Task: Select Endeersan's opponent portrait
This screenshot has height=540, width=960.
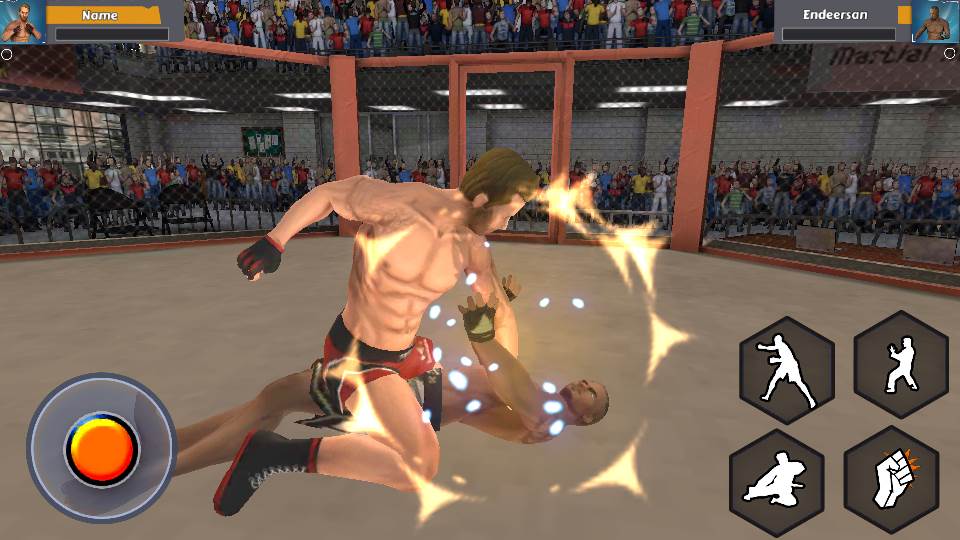Action: click(936, 22)
